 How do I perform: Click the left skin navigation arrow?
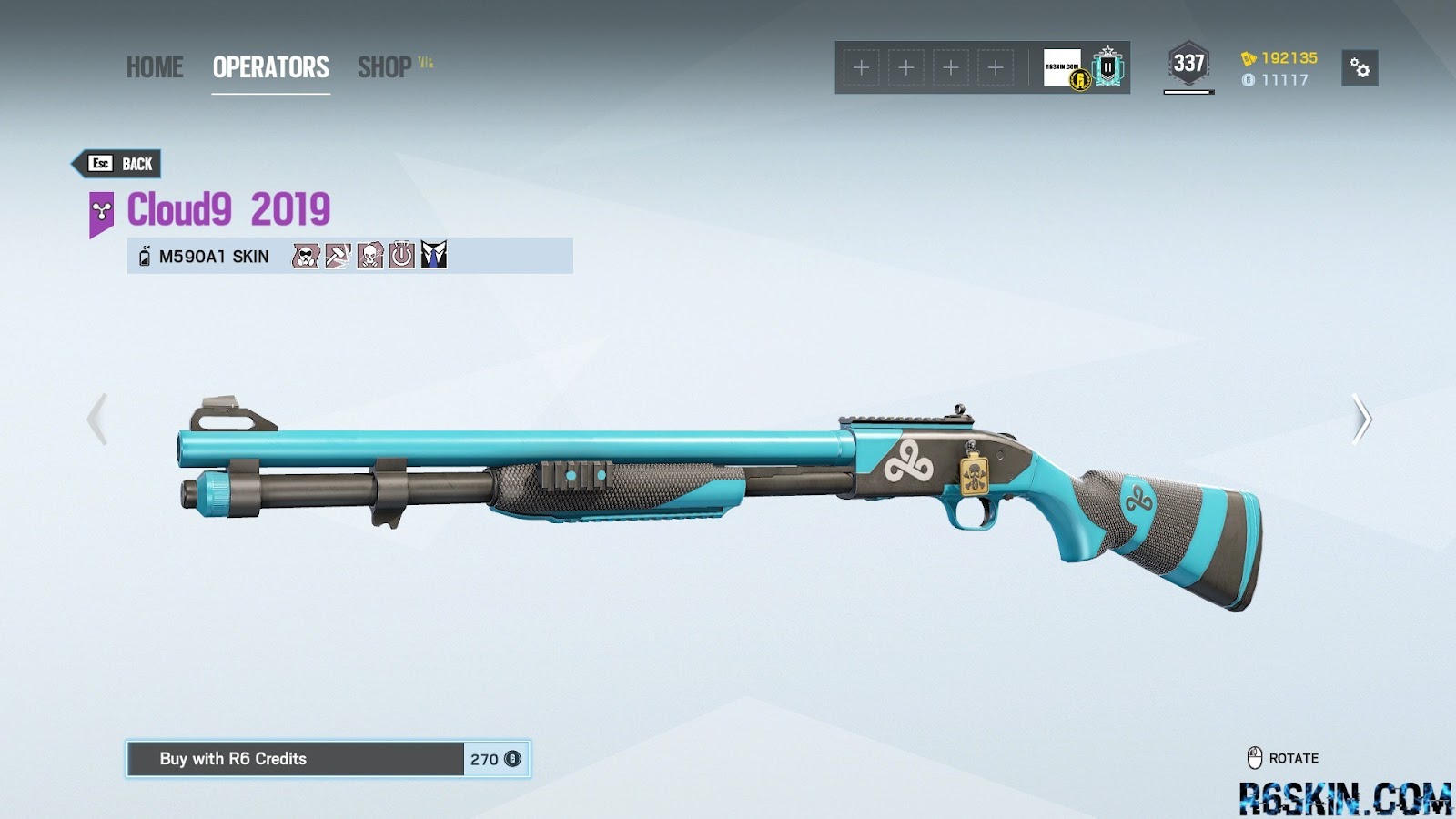96,418
